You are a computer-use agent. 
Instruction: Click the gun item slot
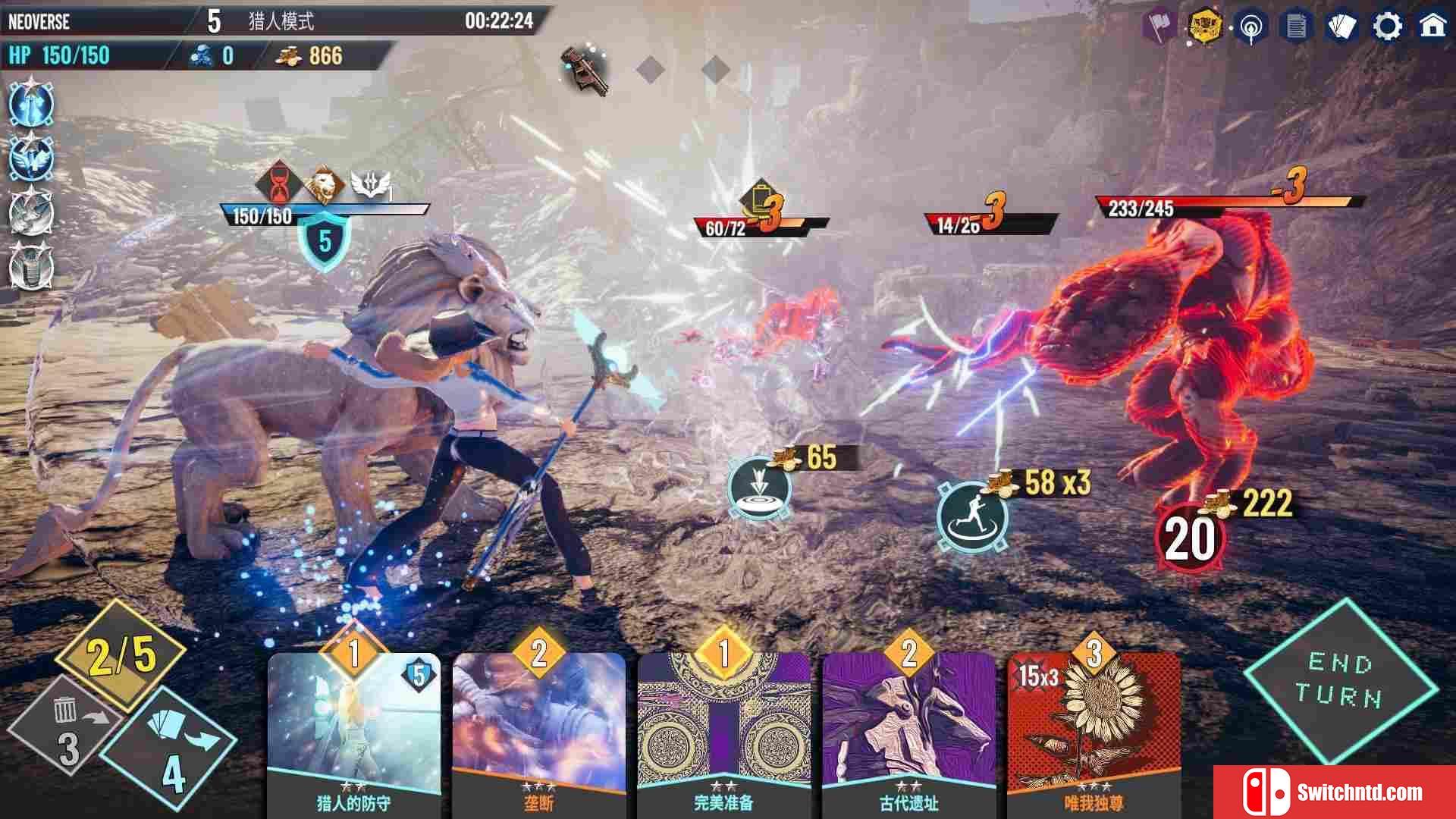point(586,71)
